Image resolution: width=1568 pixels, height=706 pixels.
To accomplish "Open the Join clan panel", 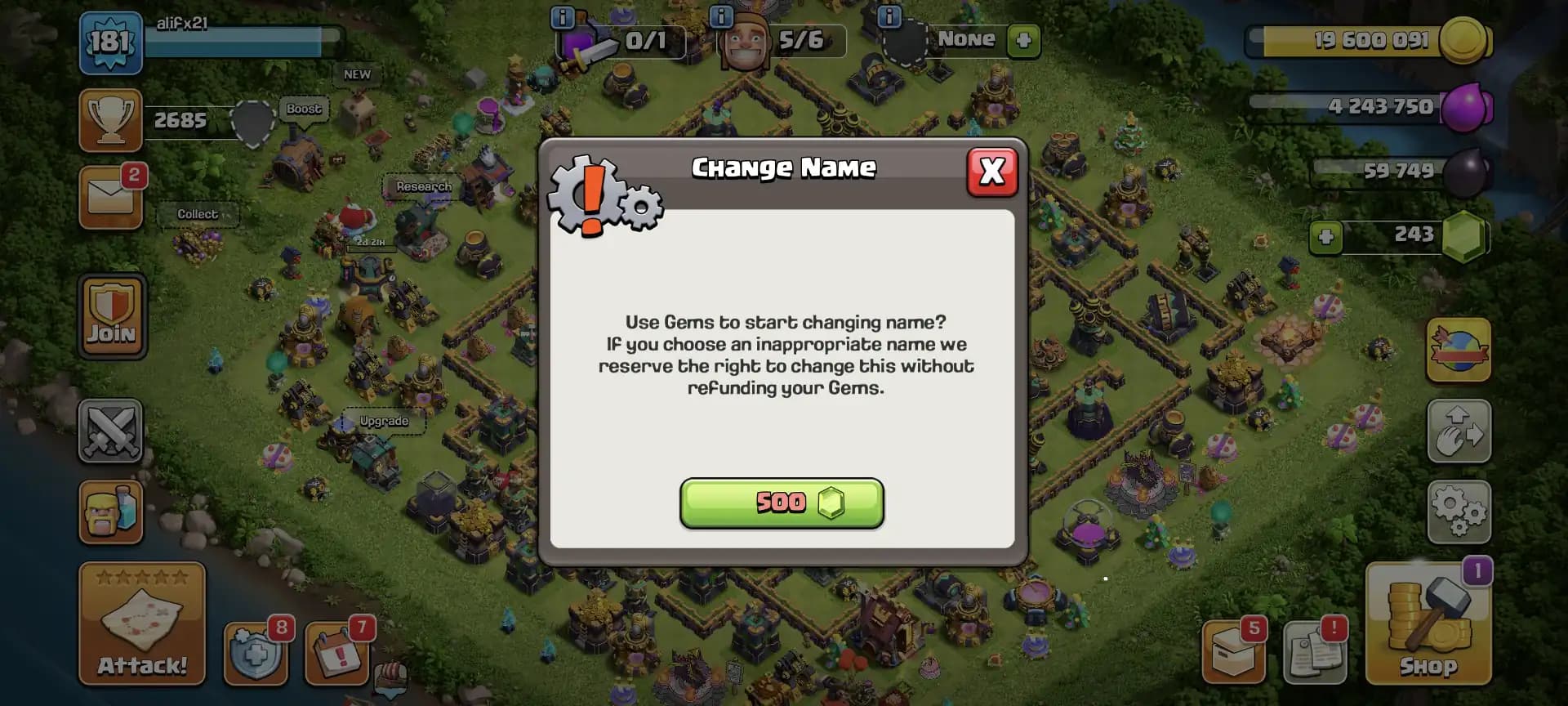I will pyautogui.click(x=112, y=316).
